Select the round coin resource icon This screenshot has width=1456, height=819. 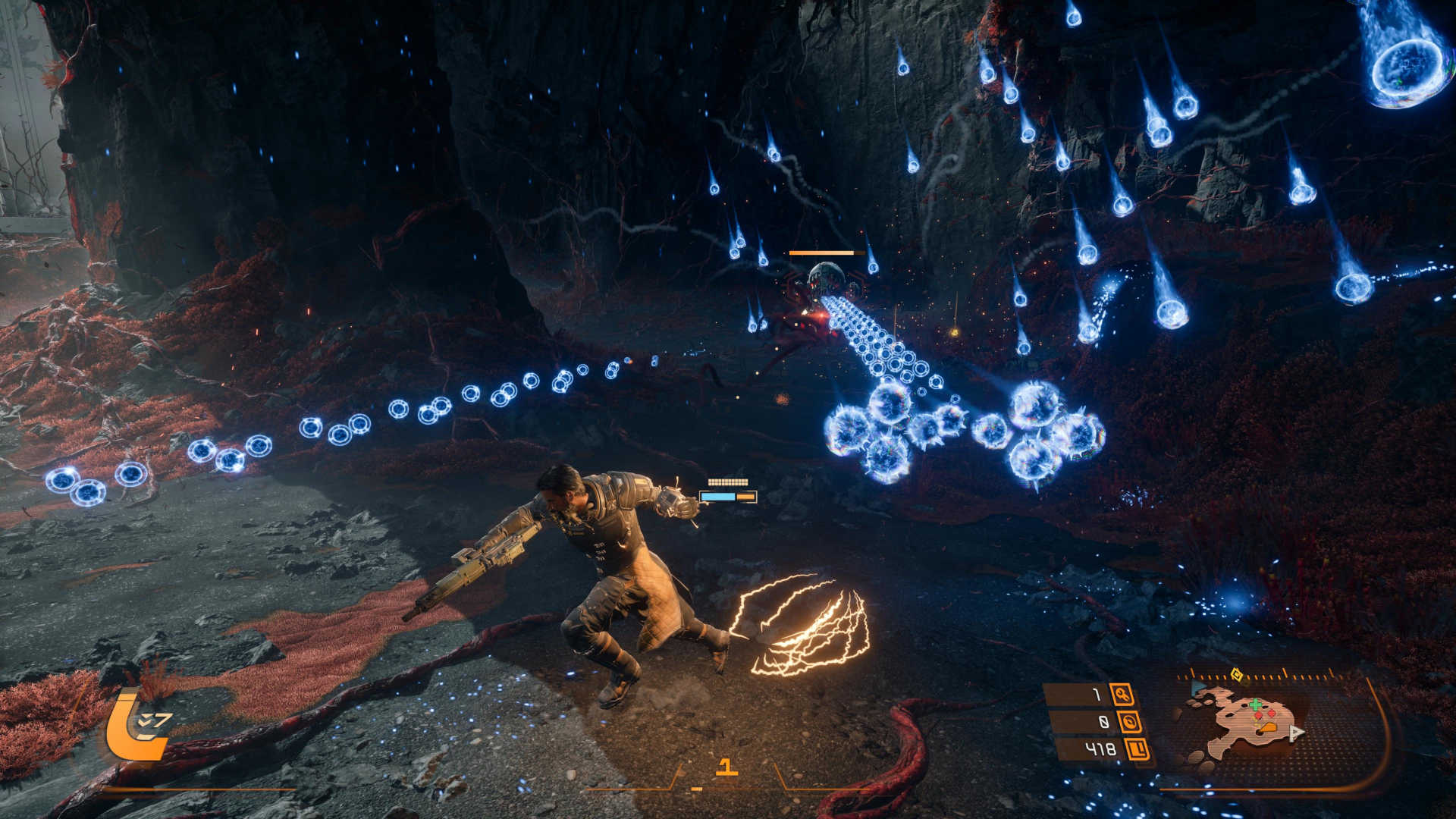[x=1130, y=722]
